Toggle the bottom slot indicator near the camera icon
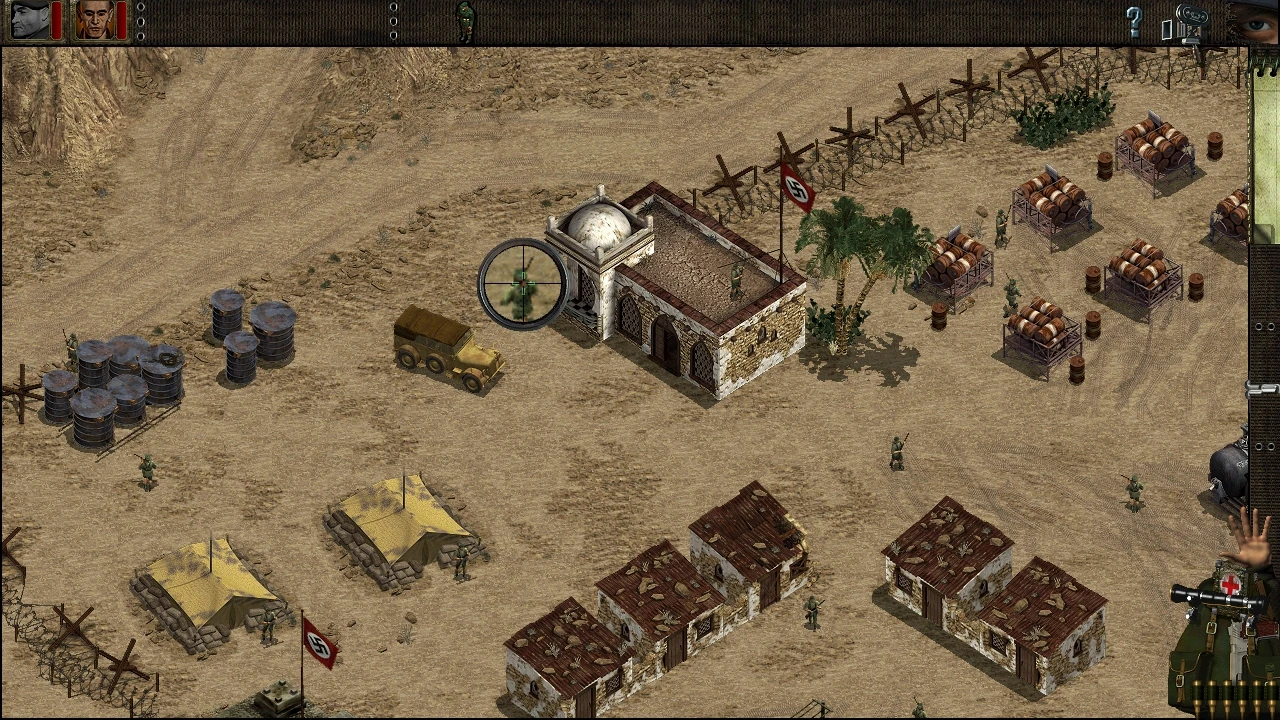 pyautogui.click(x=393, y=36)
